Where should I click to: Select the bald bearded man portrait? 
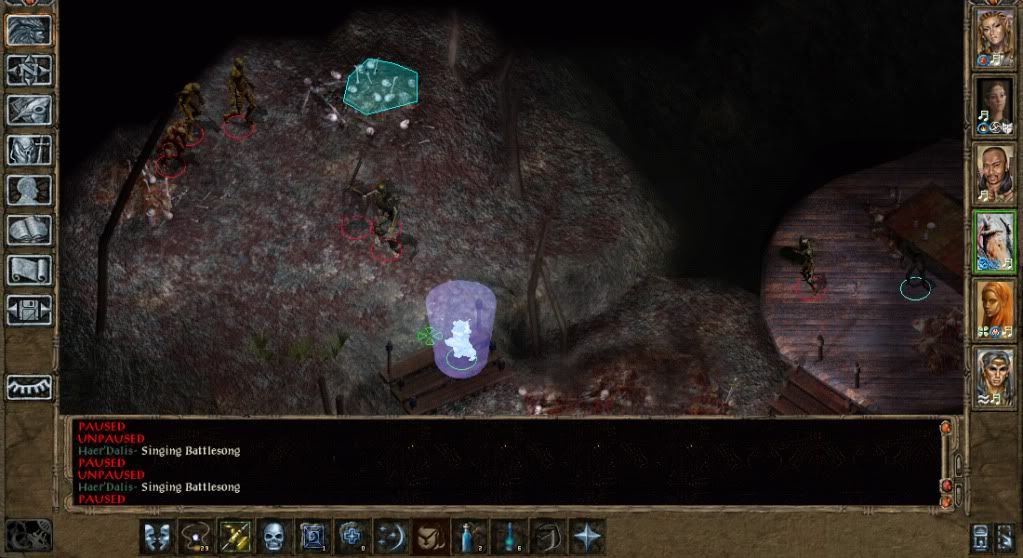click(x=995, y=174)
